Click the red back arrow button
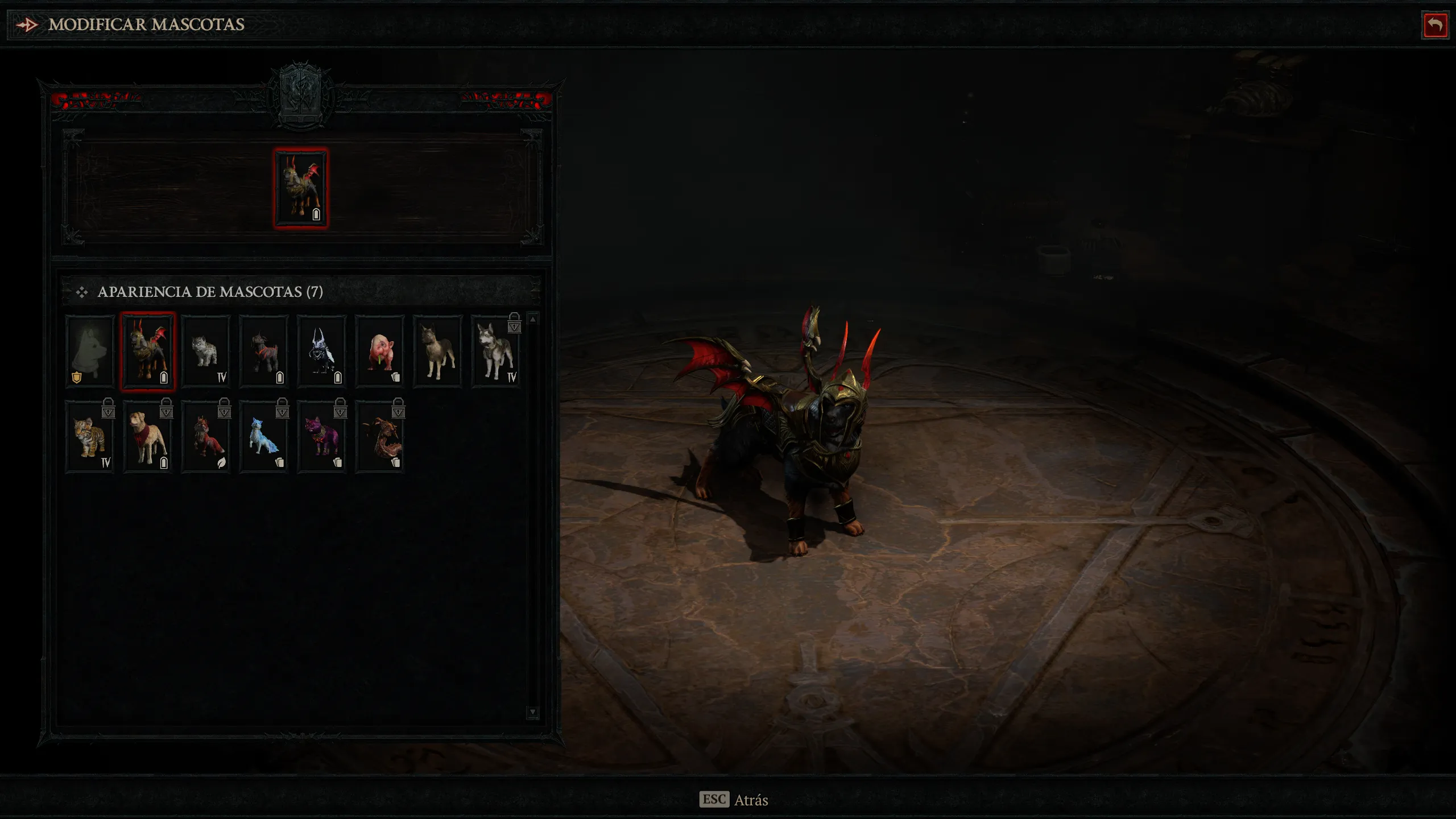Screen dimensions: 1456x819 coord(1434,25)
